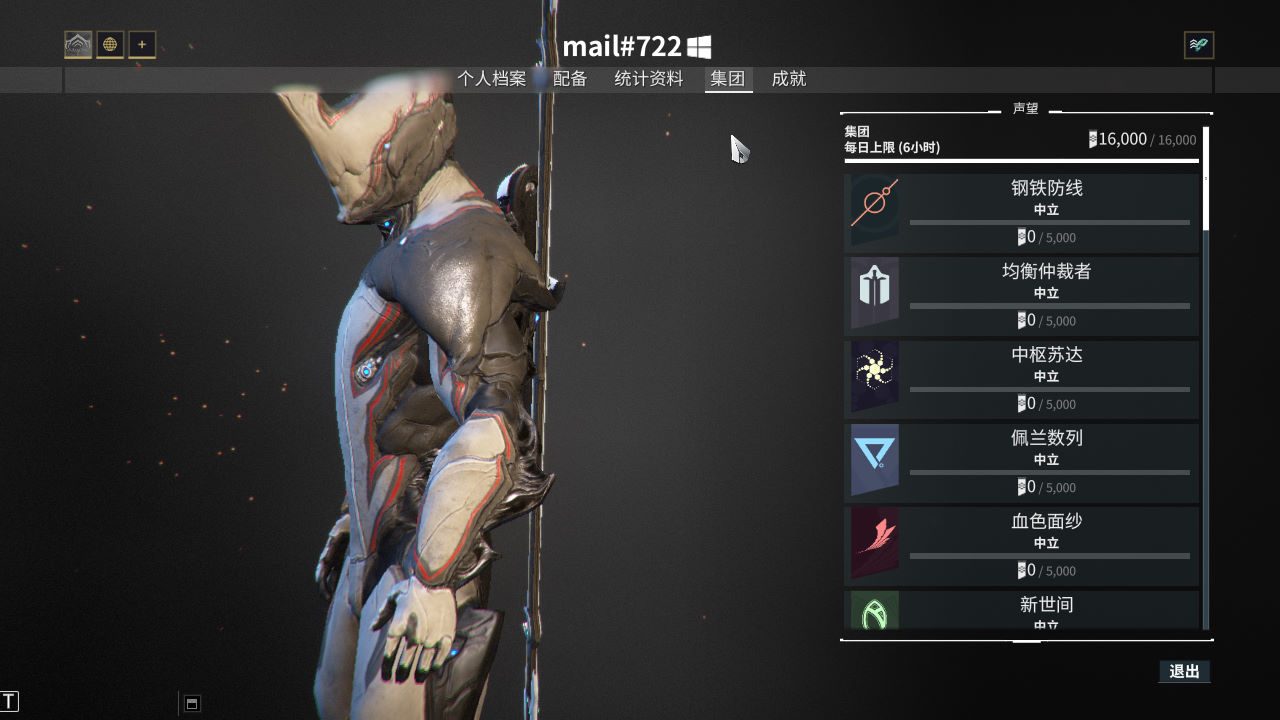Viewport: 1280px width, 720px height.
Task: Select the 钢铁防线 syndicate row
Action: (x=1022, y=212)
